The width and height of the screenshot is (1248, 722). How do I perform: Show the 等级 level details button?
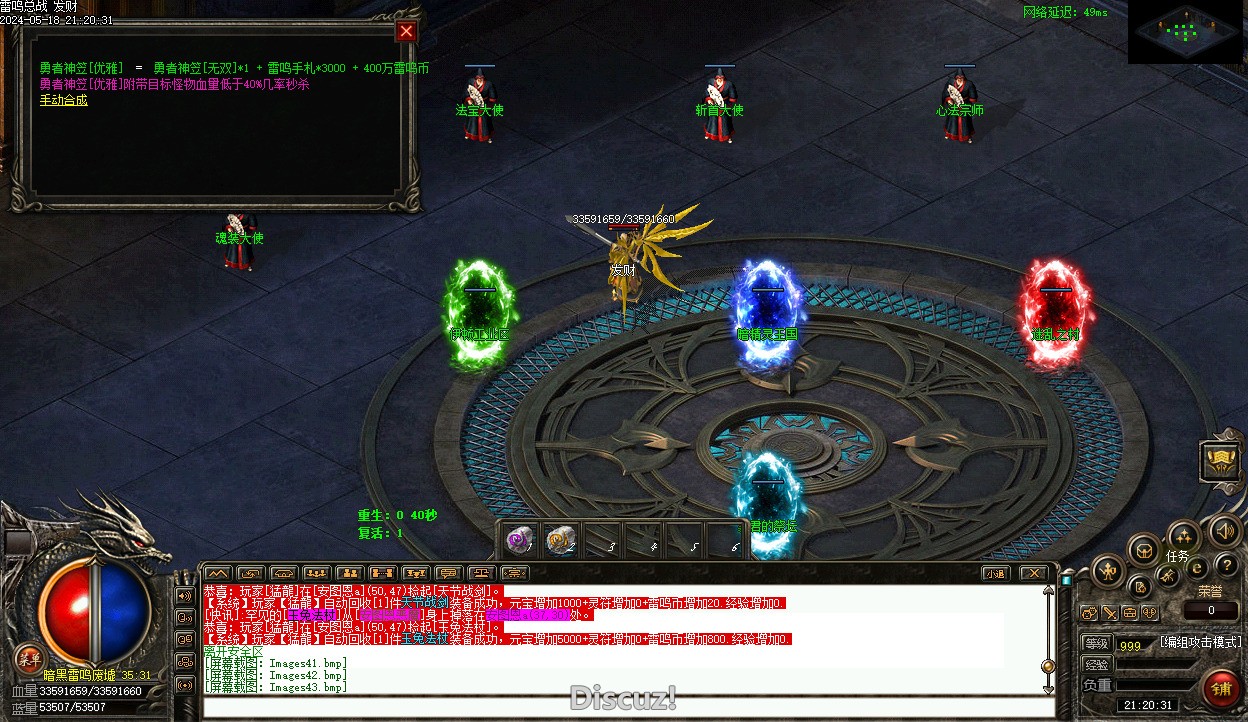coord(1097,643)
